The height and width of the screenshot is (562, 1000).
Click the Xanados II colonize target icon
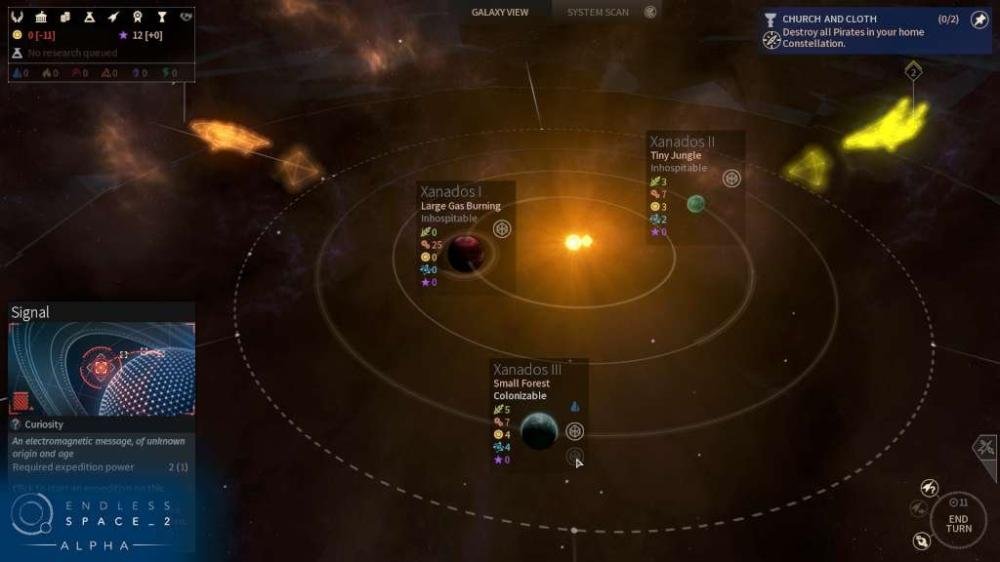(x=731, y=178)
